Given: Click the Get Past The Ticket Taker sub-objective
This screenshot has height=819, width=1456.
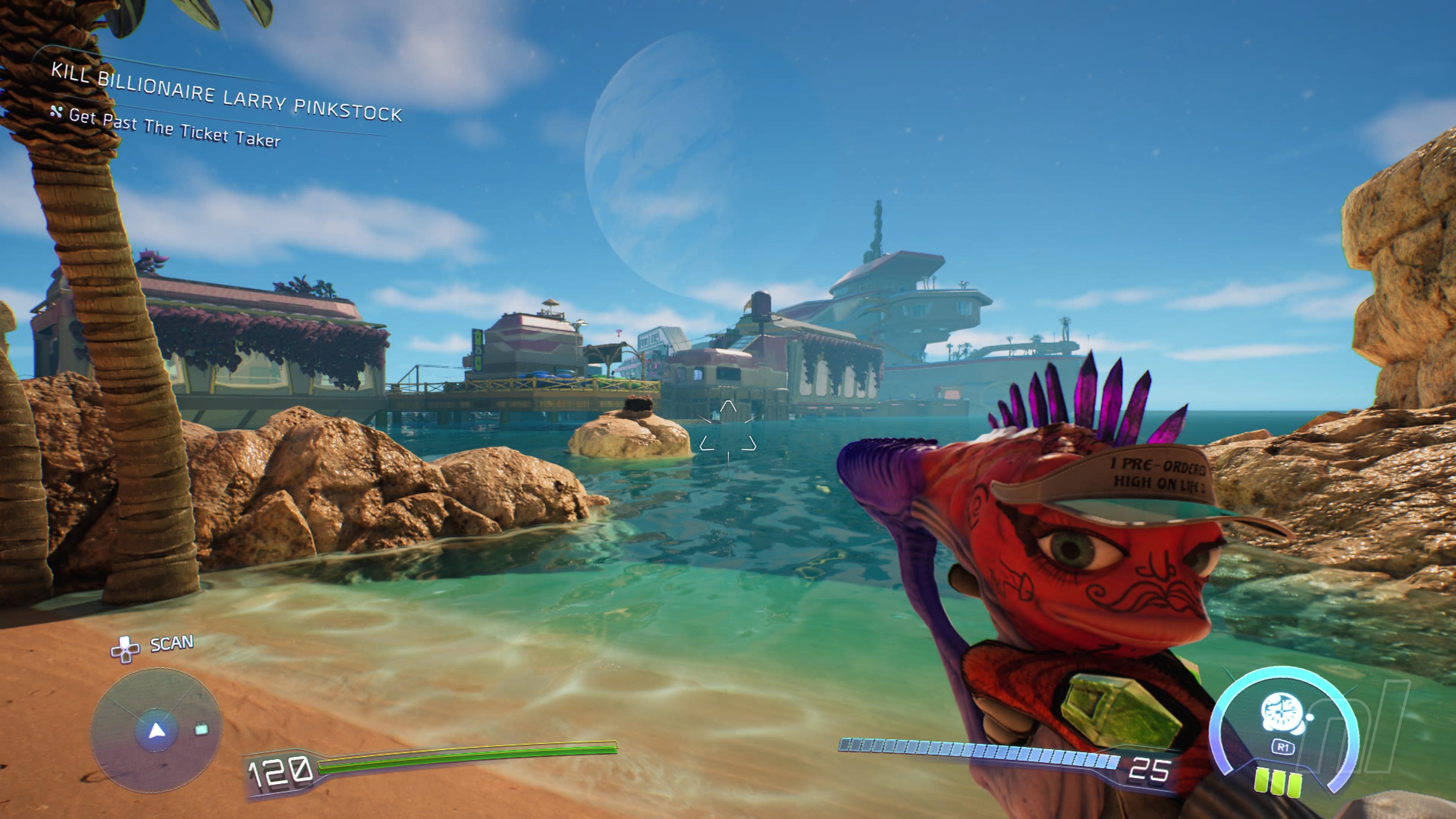Looking at the screenshot, I should coord(174,128).
